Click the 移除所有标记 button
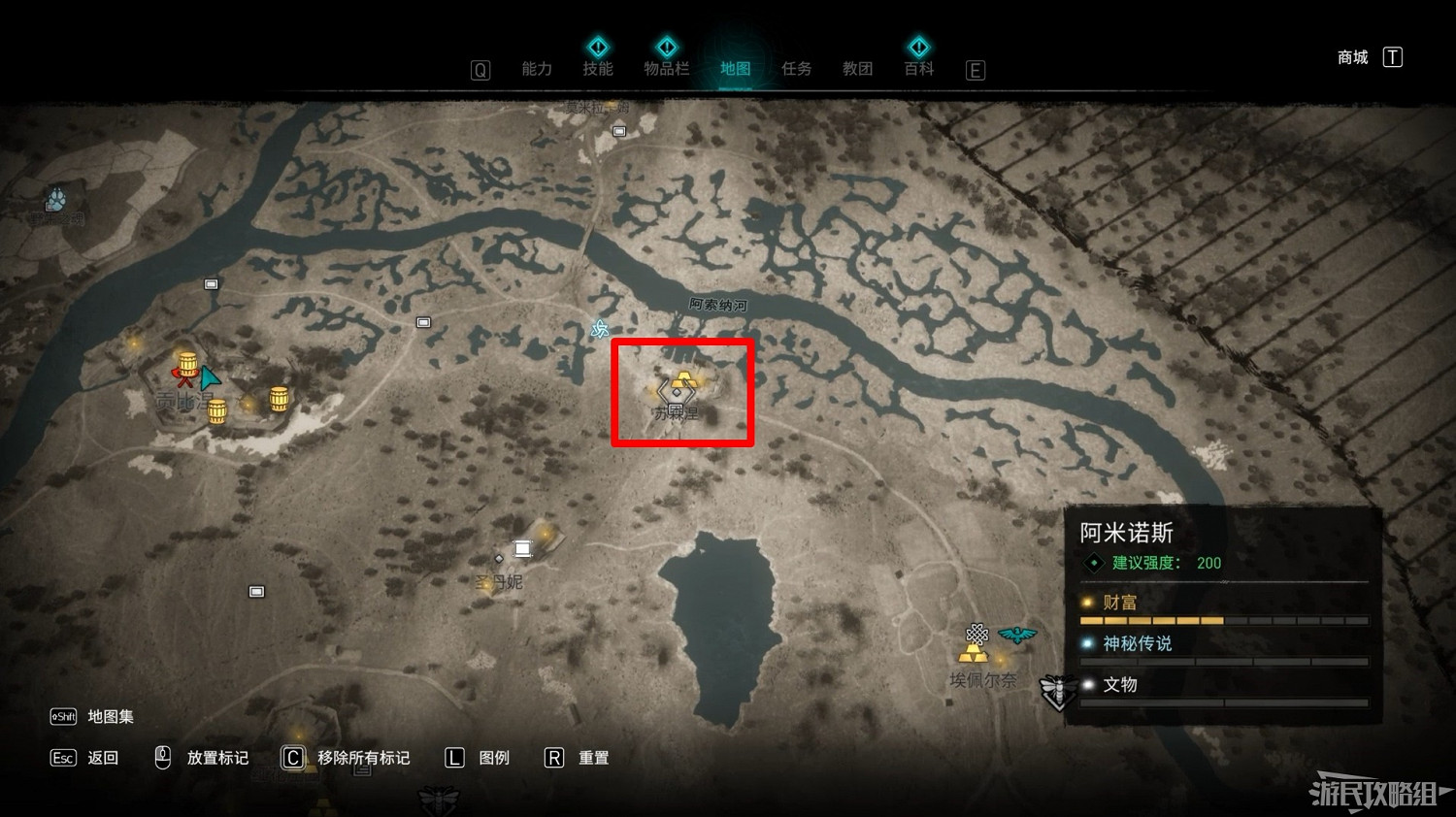 (364, 758)
